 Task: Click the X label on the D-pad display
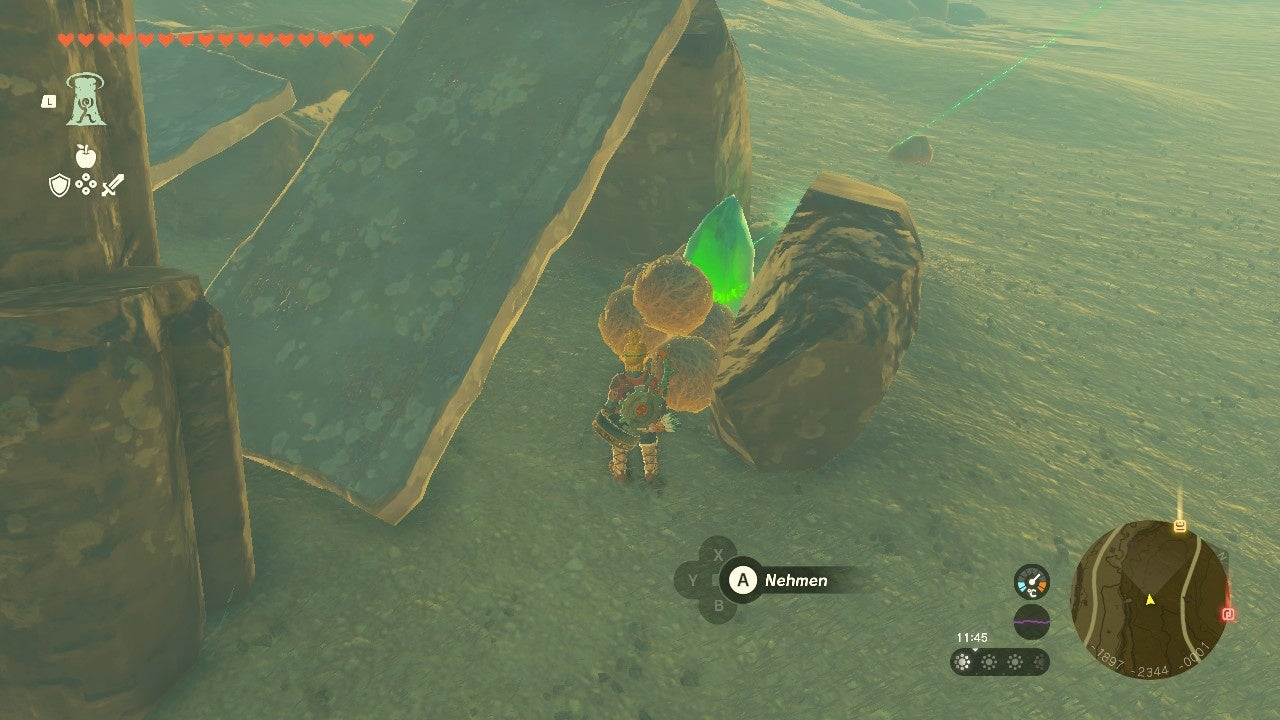(x=719, y=554)
